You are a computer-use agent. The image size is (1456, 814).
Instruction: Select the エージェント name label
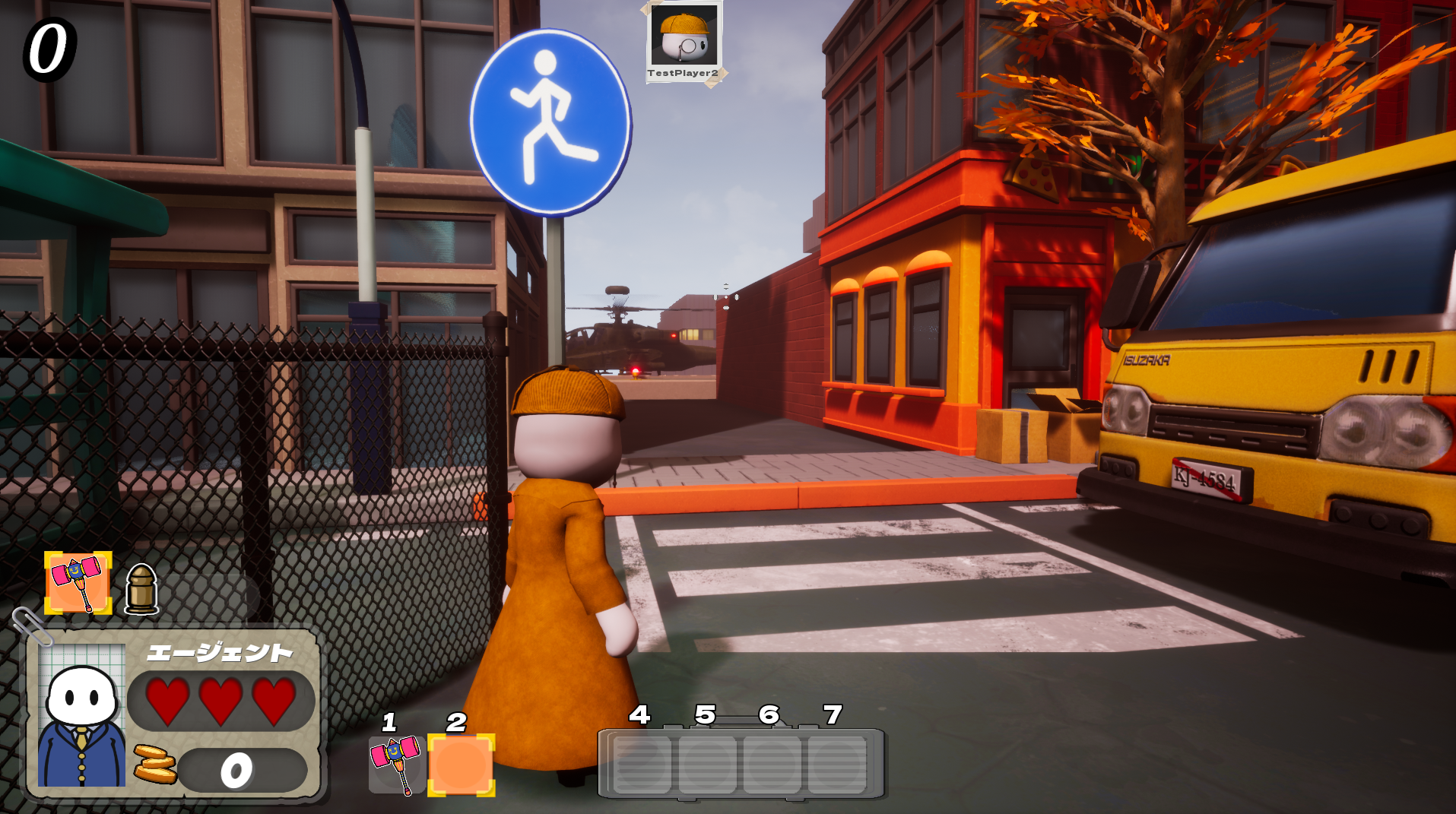(x=220, y=652)
